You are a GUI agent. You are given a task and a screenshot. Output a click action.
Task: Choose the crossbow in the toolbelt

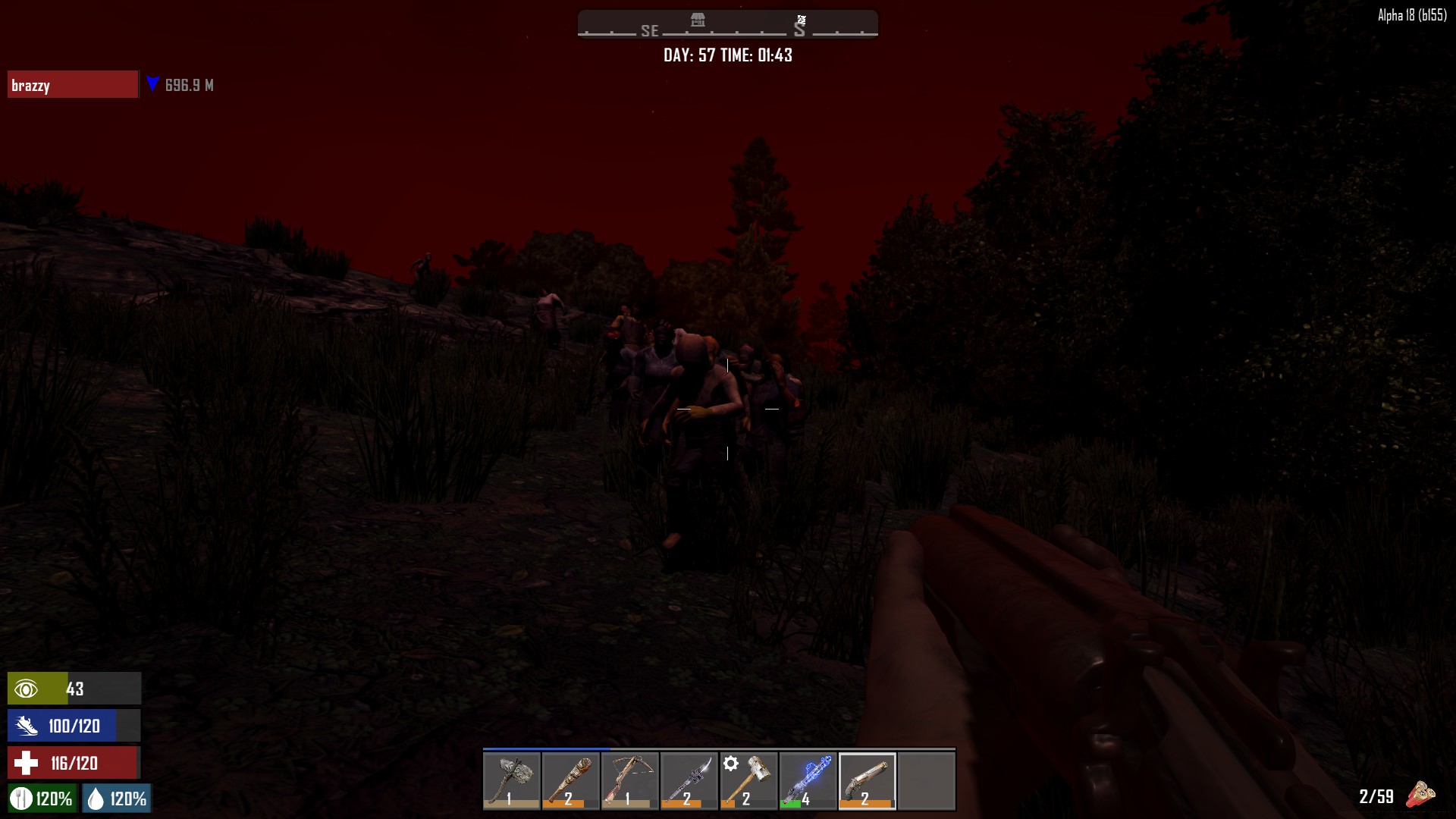[x=630, y=781]
